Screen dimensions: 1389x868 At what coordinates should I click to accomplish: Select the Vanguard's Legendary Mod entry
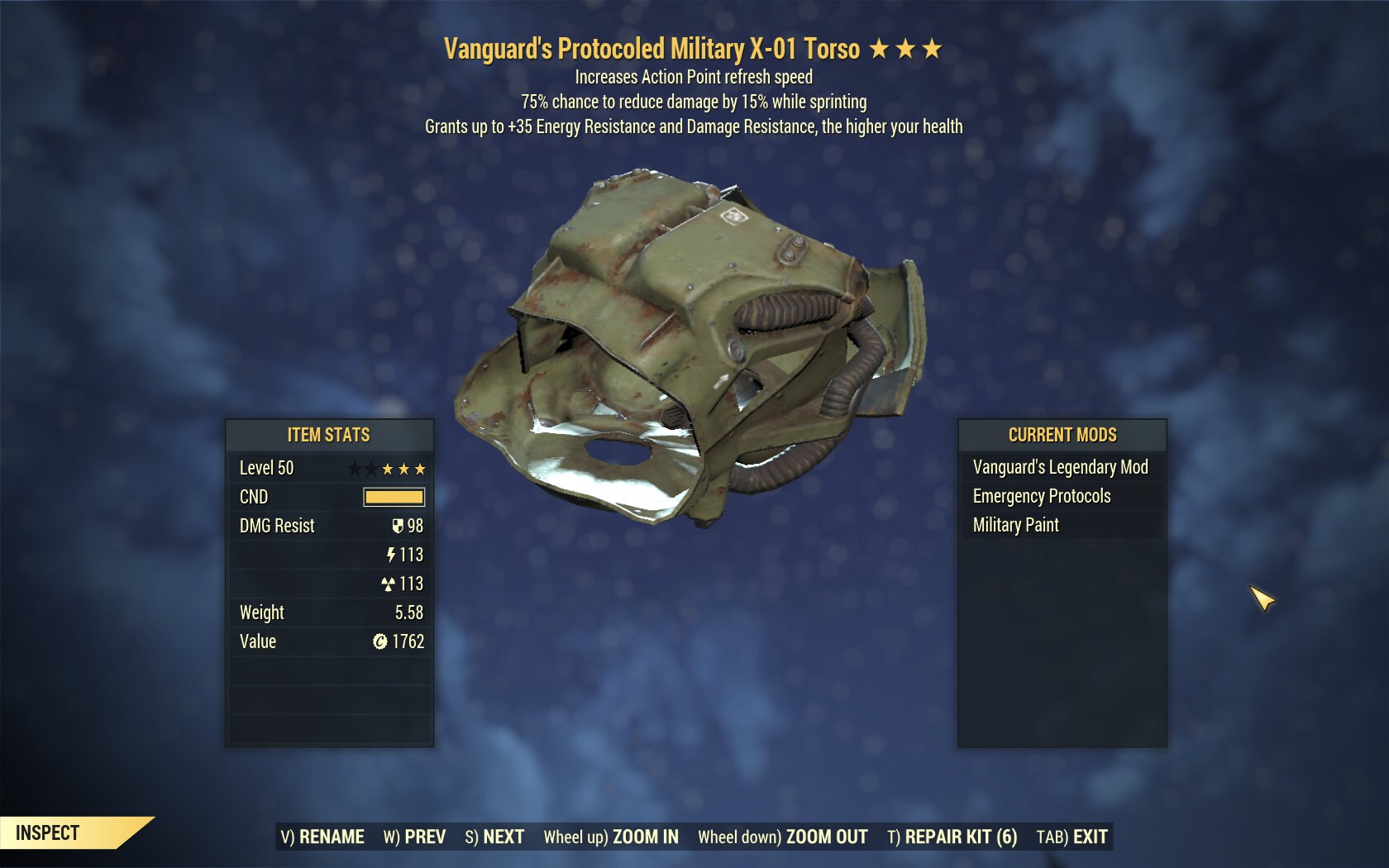click(1061, 467)
